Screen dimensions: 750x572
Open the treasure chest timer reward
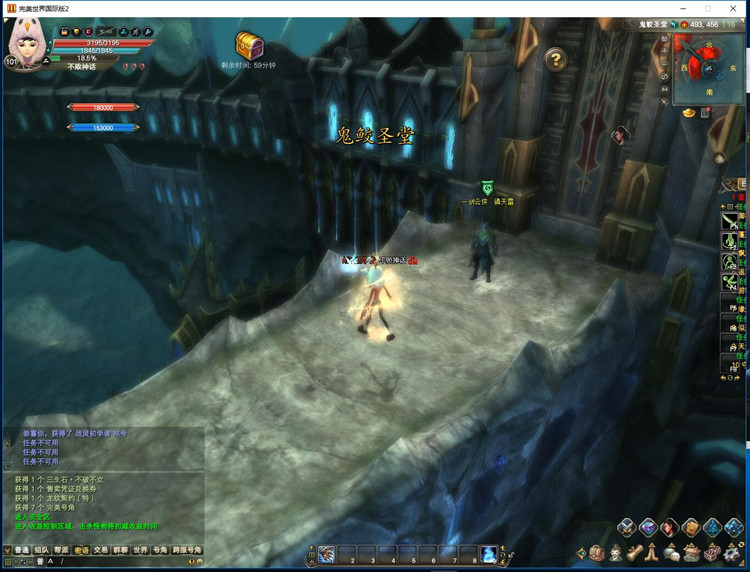click(x=249, y=45)
